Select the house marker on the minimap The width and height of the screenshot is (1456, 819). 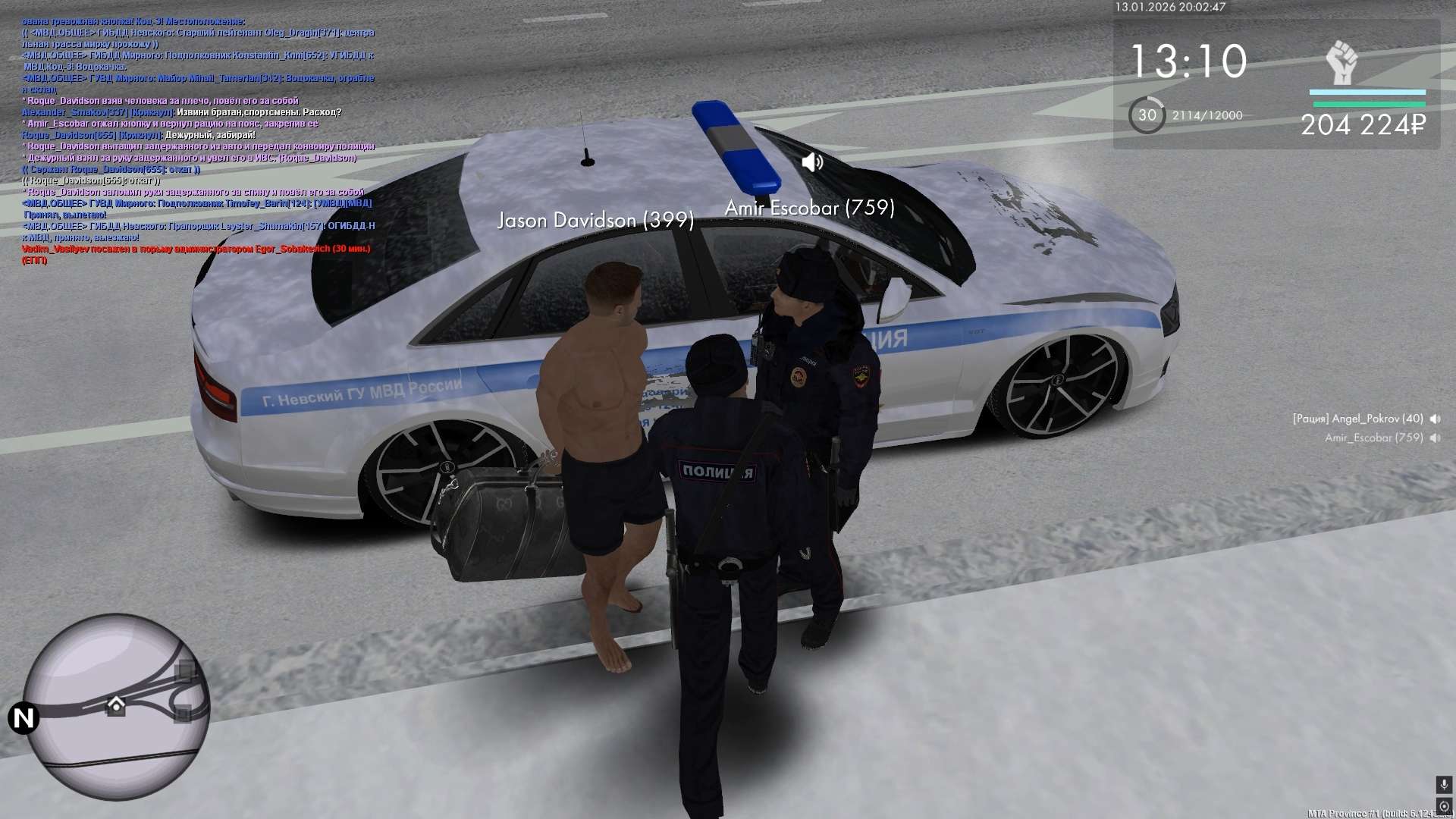click(116, 705)
